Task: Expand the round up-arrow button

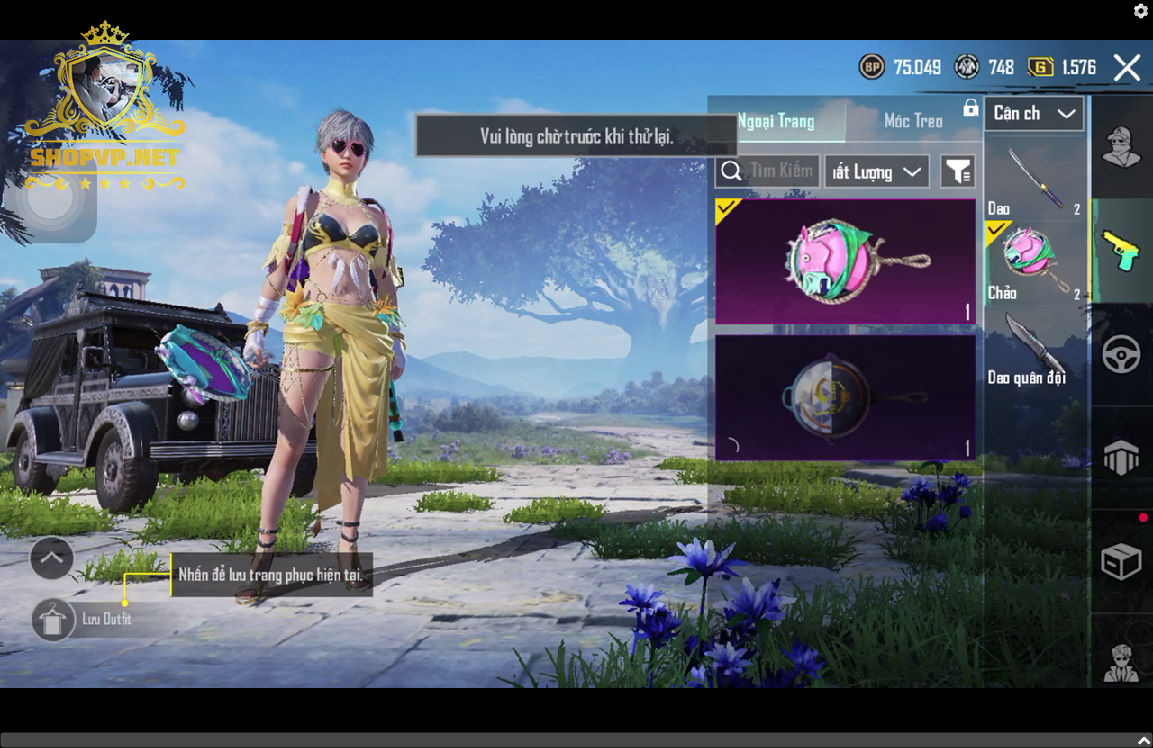Action: click(52, 557)
